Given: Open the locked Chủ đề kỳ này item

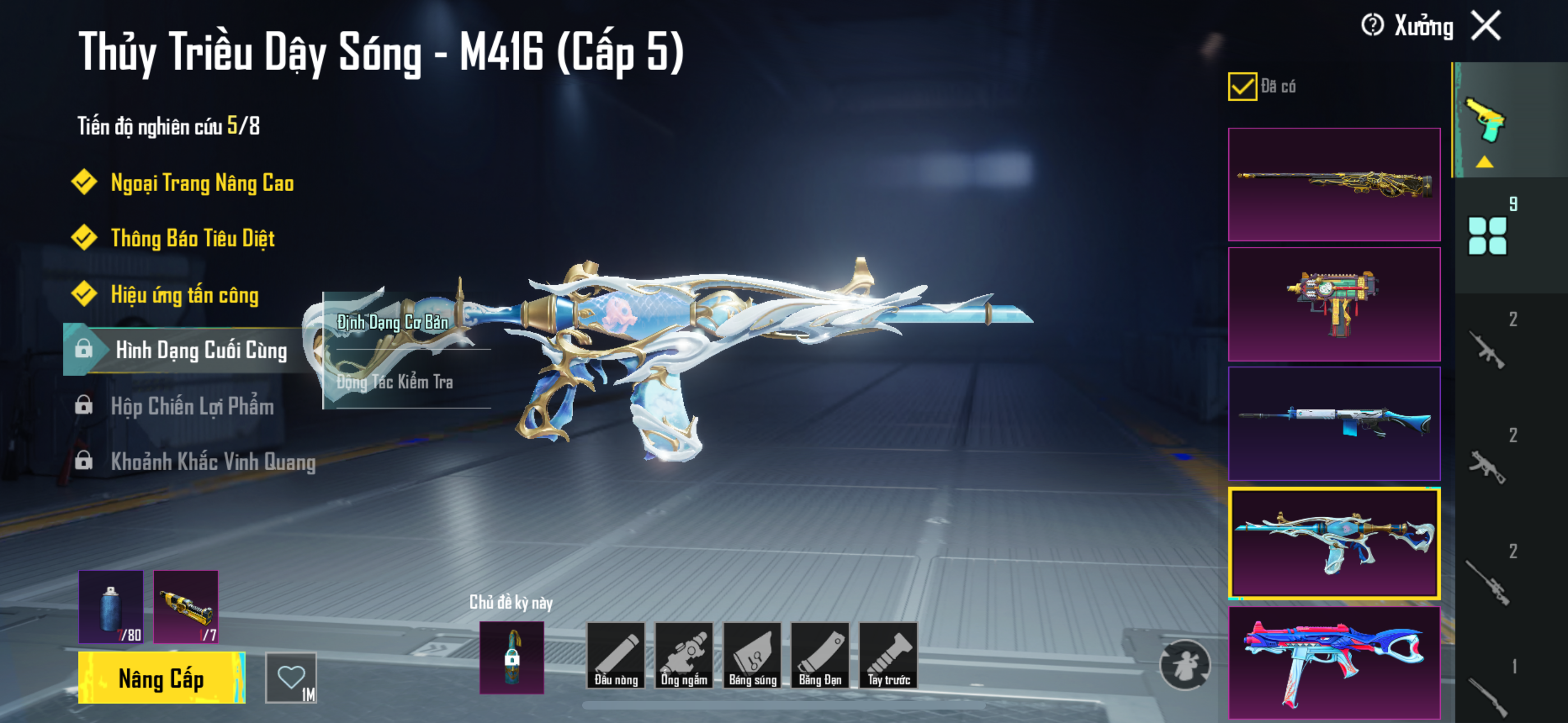Looking at the screenshot, I should [x=511, y=657].
